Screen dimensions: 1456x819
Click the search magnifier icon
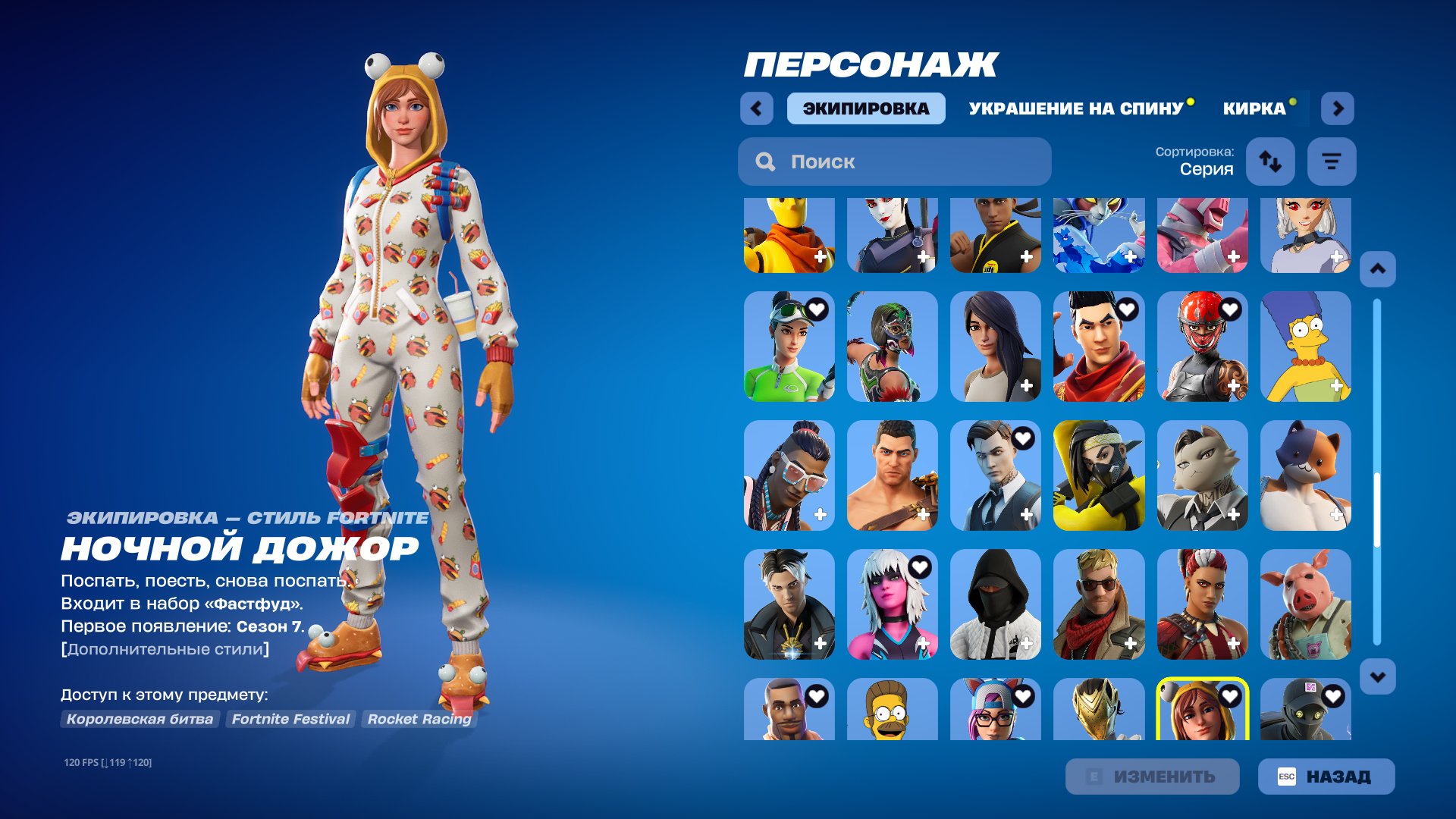click(x=766, y=162)
